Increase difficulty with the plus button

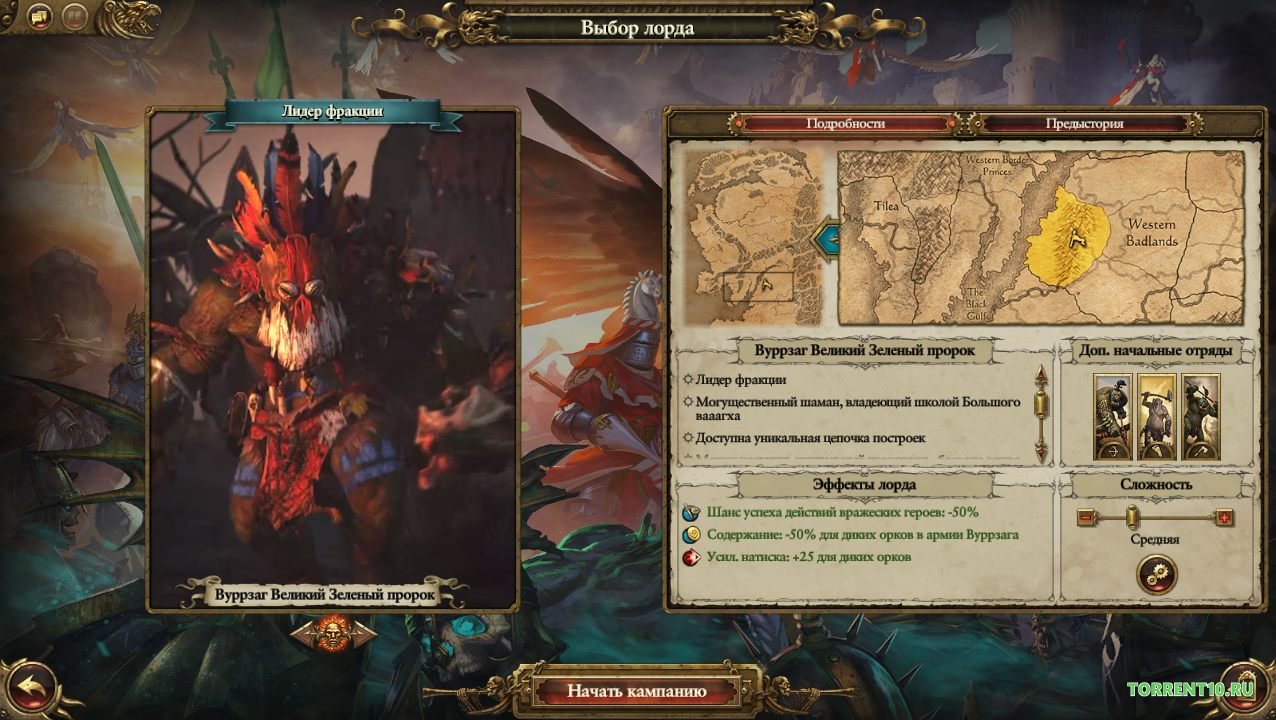pos(1223,518)
